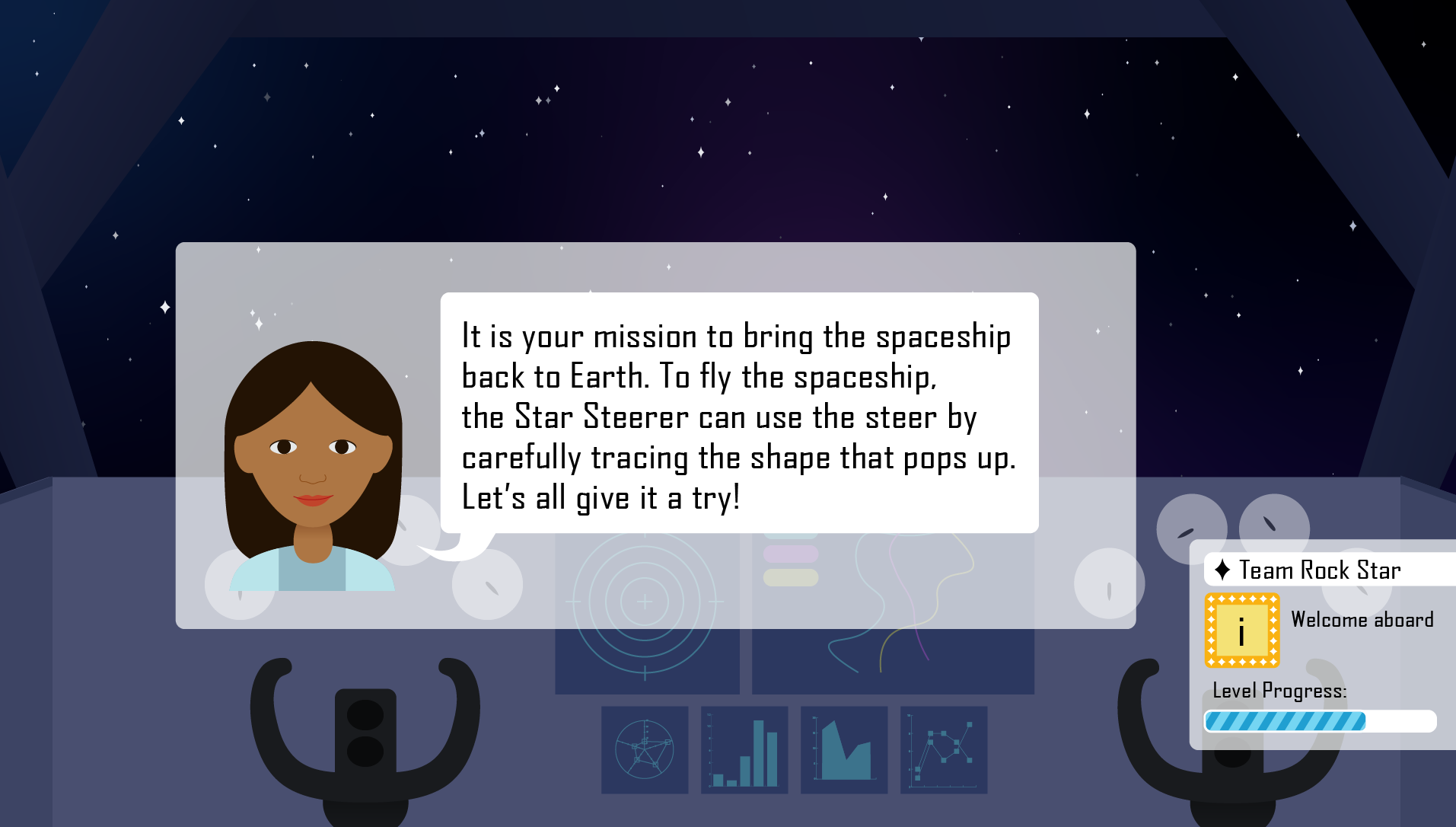Select the radar chart thumbnail icon

pyautogui.click(x=645, y=750)
